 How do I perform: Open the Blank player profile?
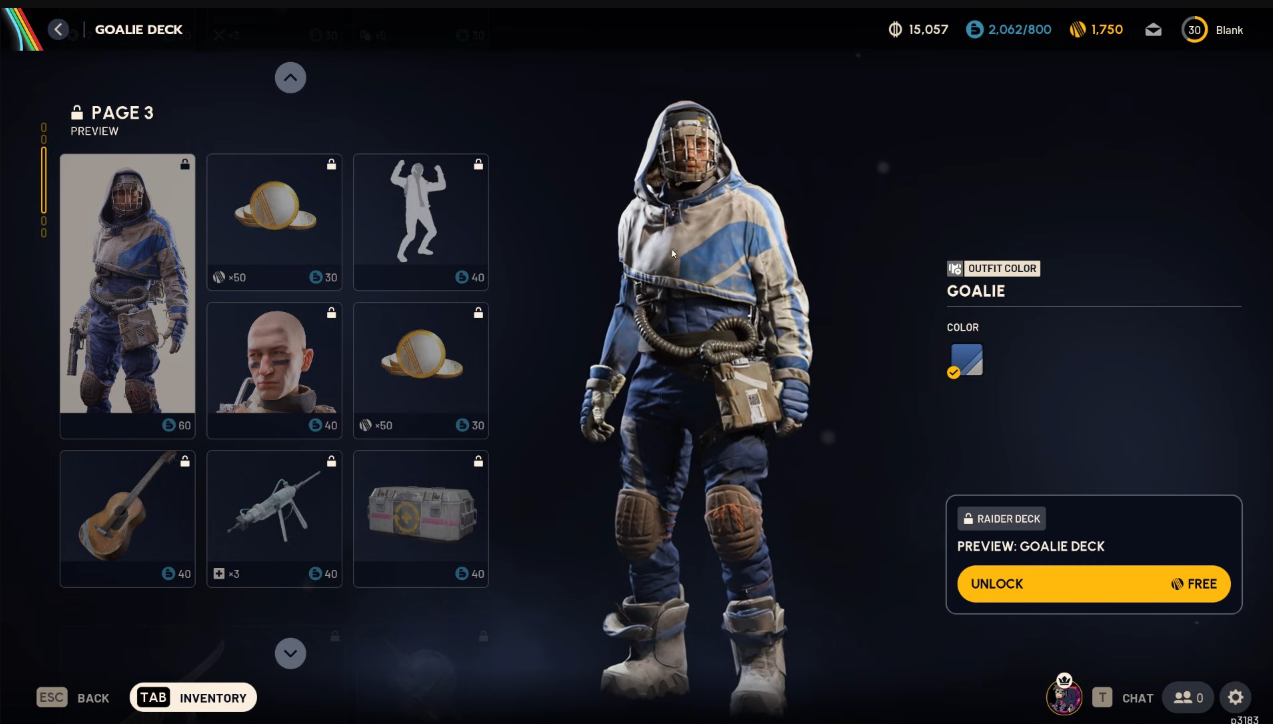click(x=1212, y=30)
